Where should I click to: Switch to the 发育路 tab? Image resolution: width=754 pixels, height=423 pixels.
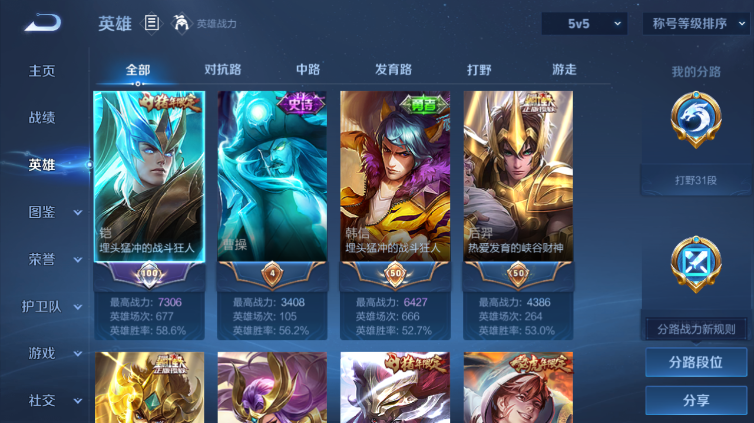click(x=393, y=70)
